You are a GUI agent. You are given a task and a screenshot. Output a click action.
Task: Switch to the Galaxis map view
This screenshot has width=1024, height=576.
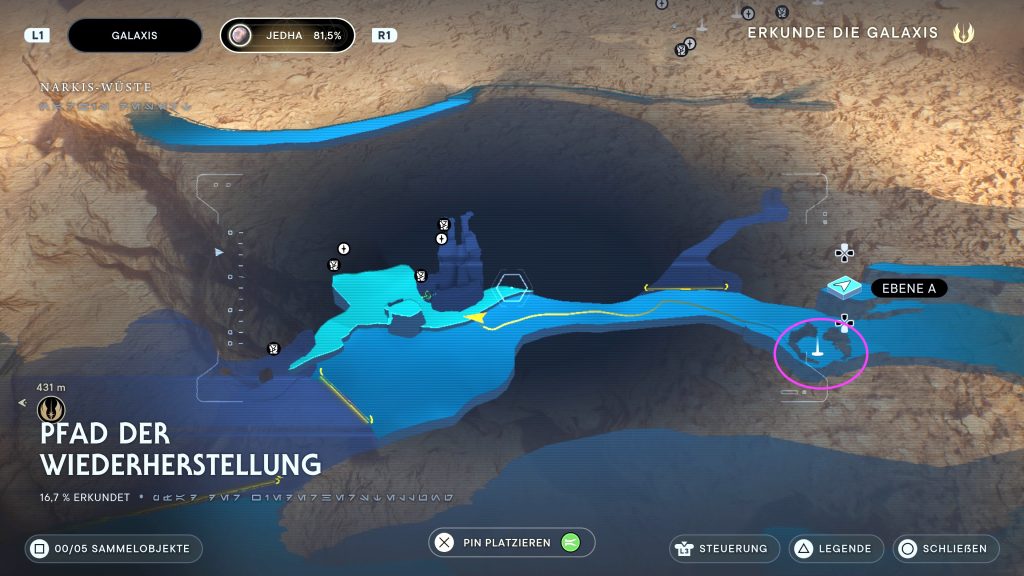coord(127,35)
